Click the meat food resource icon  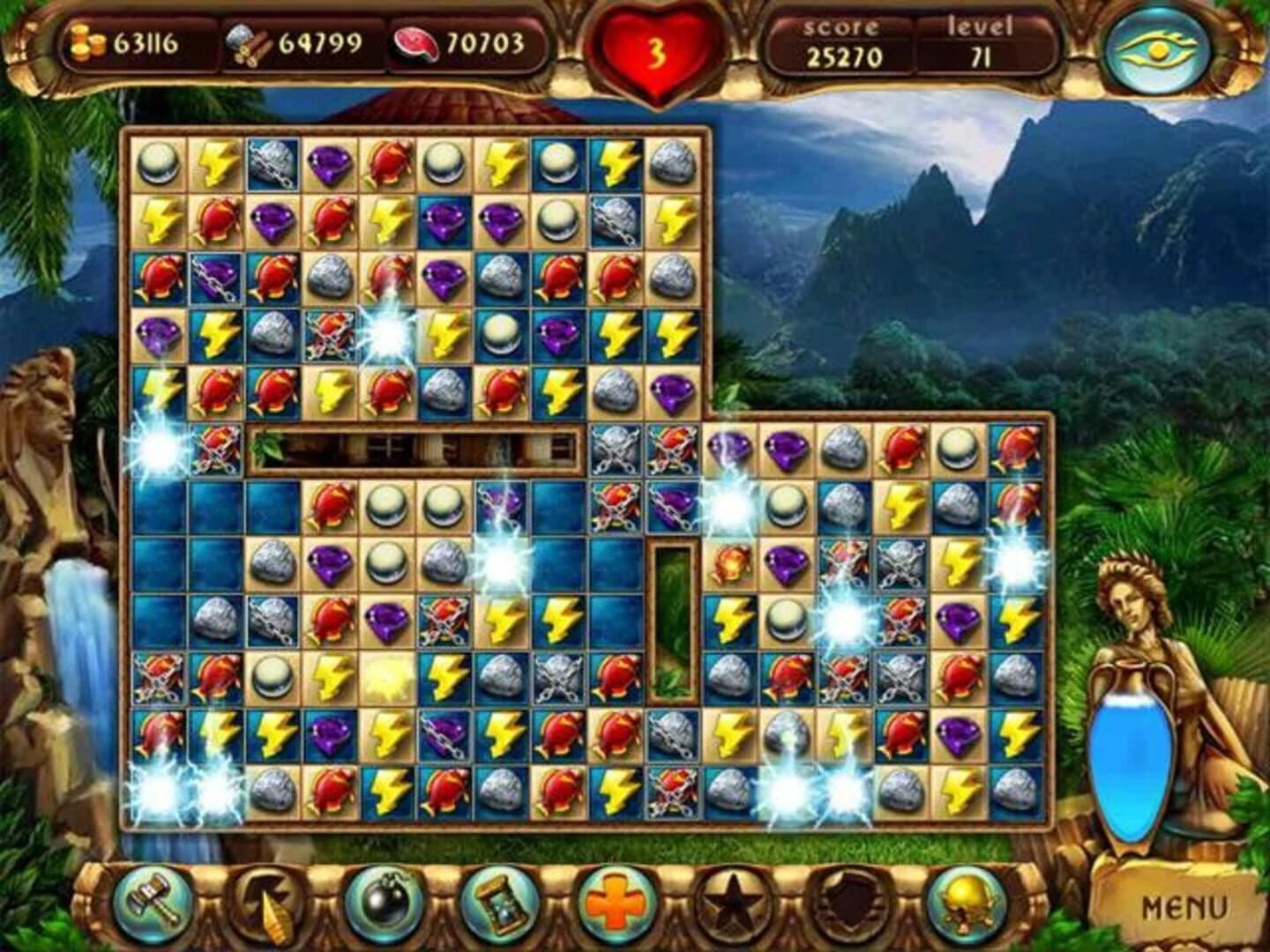(x=416, y=41)
